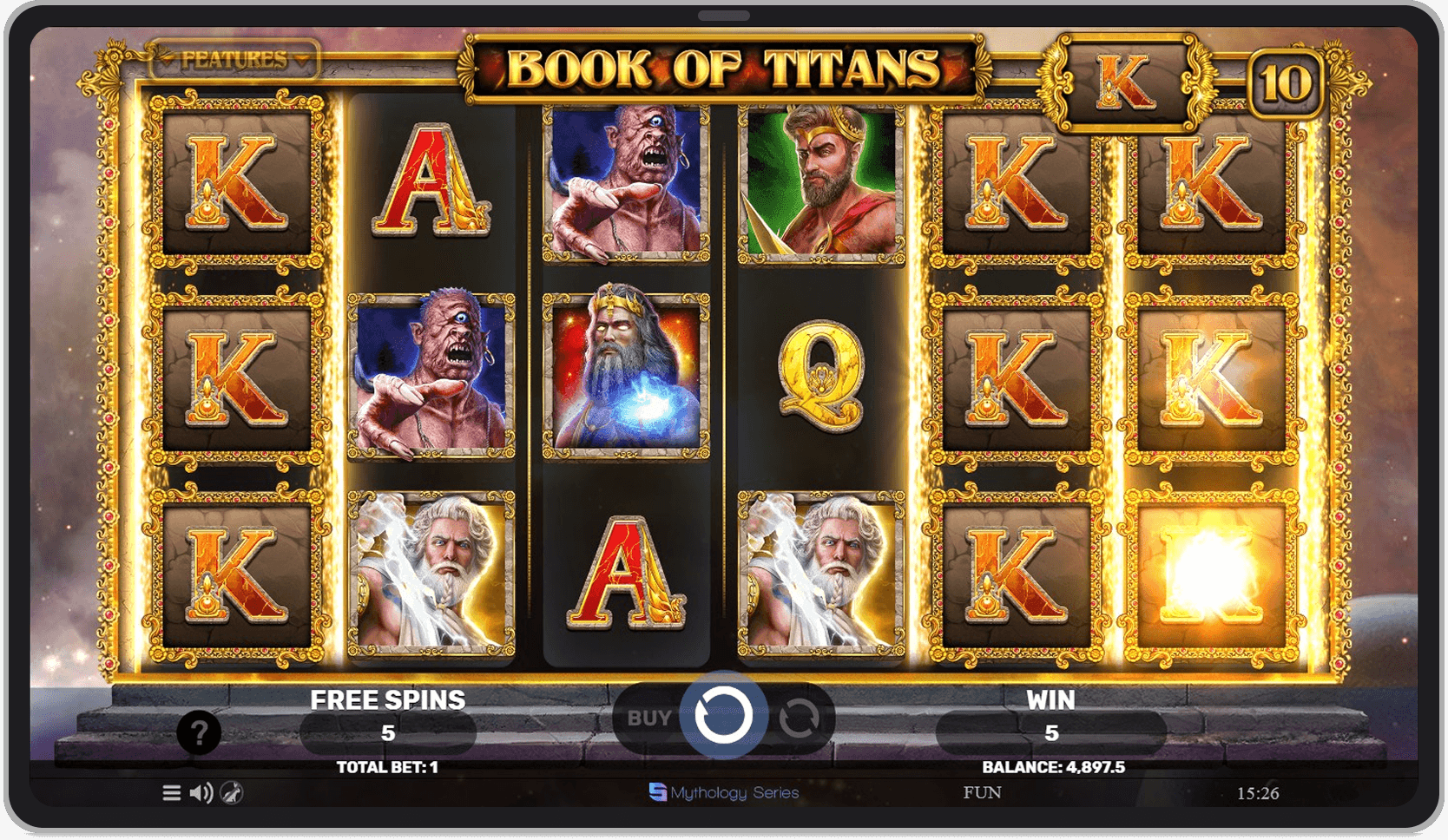Click the spin button
The image size is (1448, 840).
tap(725, 718)
